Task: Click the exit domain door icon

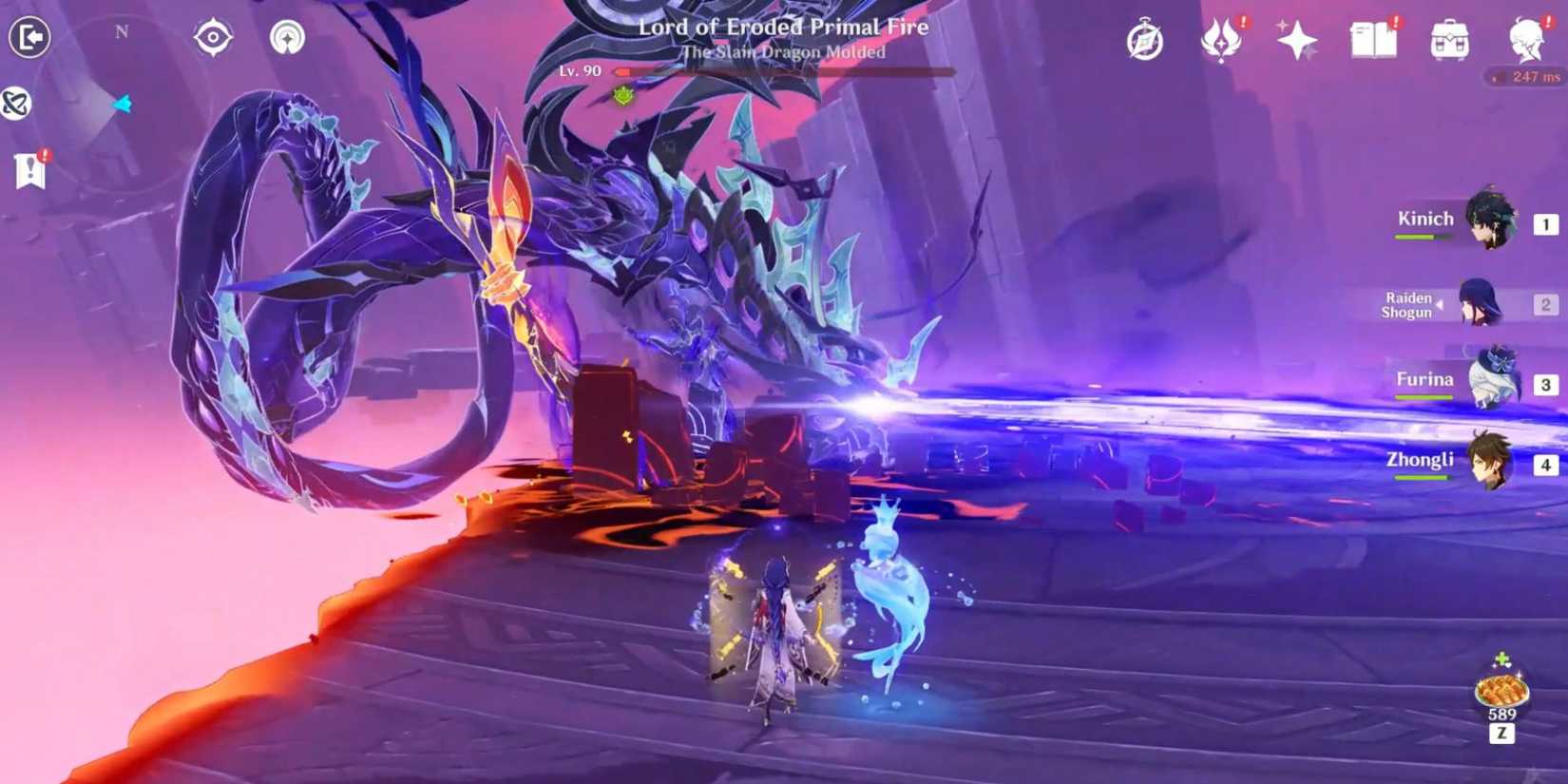Action: (29, 36)
